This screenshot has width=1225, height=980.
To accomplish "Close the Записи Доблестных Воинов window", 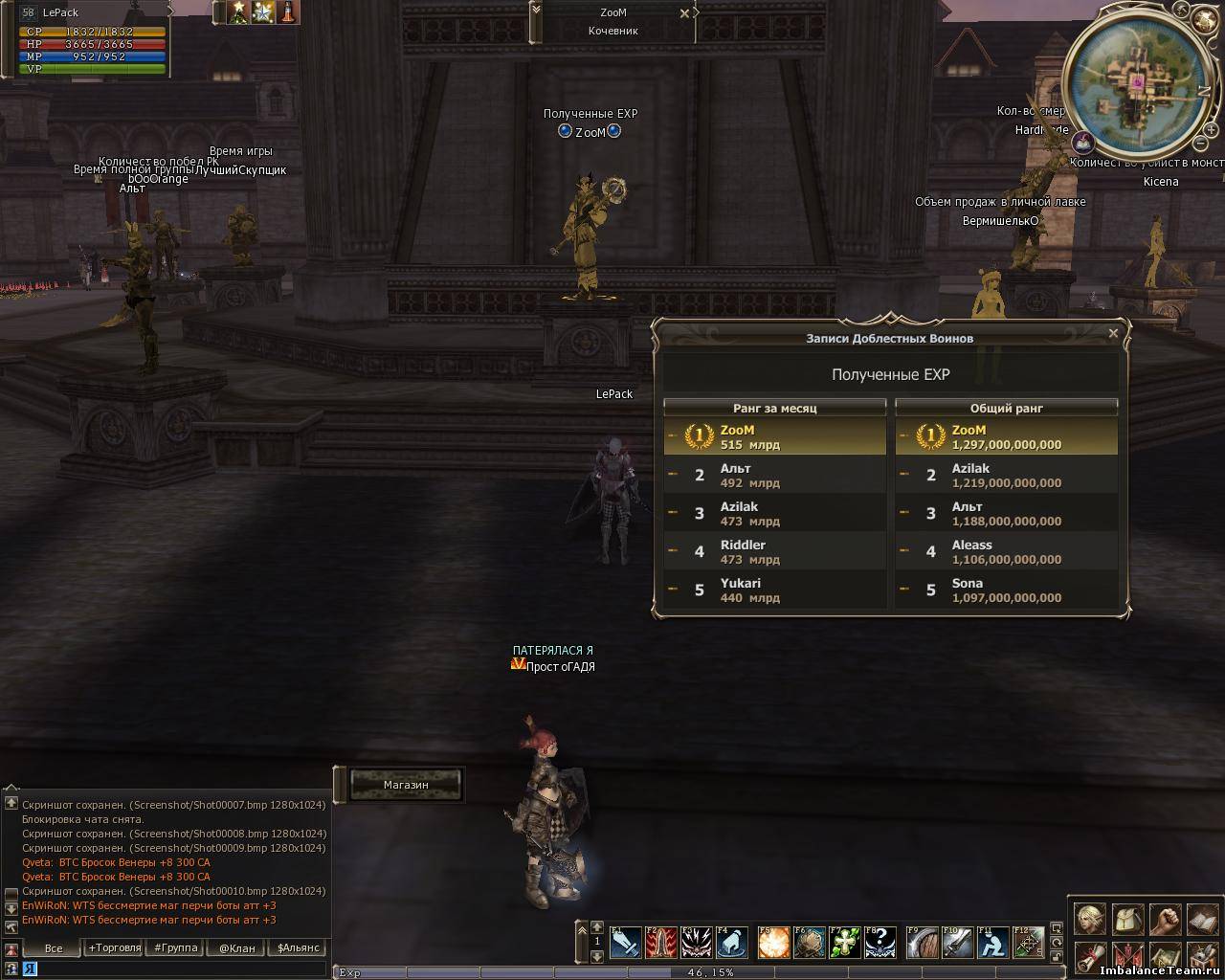I will coord(1113,334).
